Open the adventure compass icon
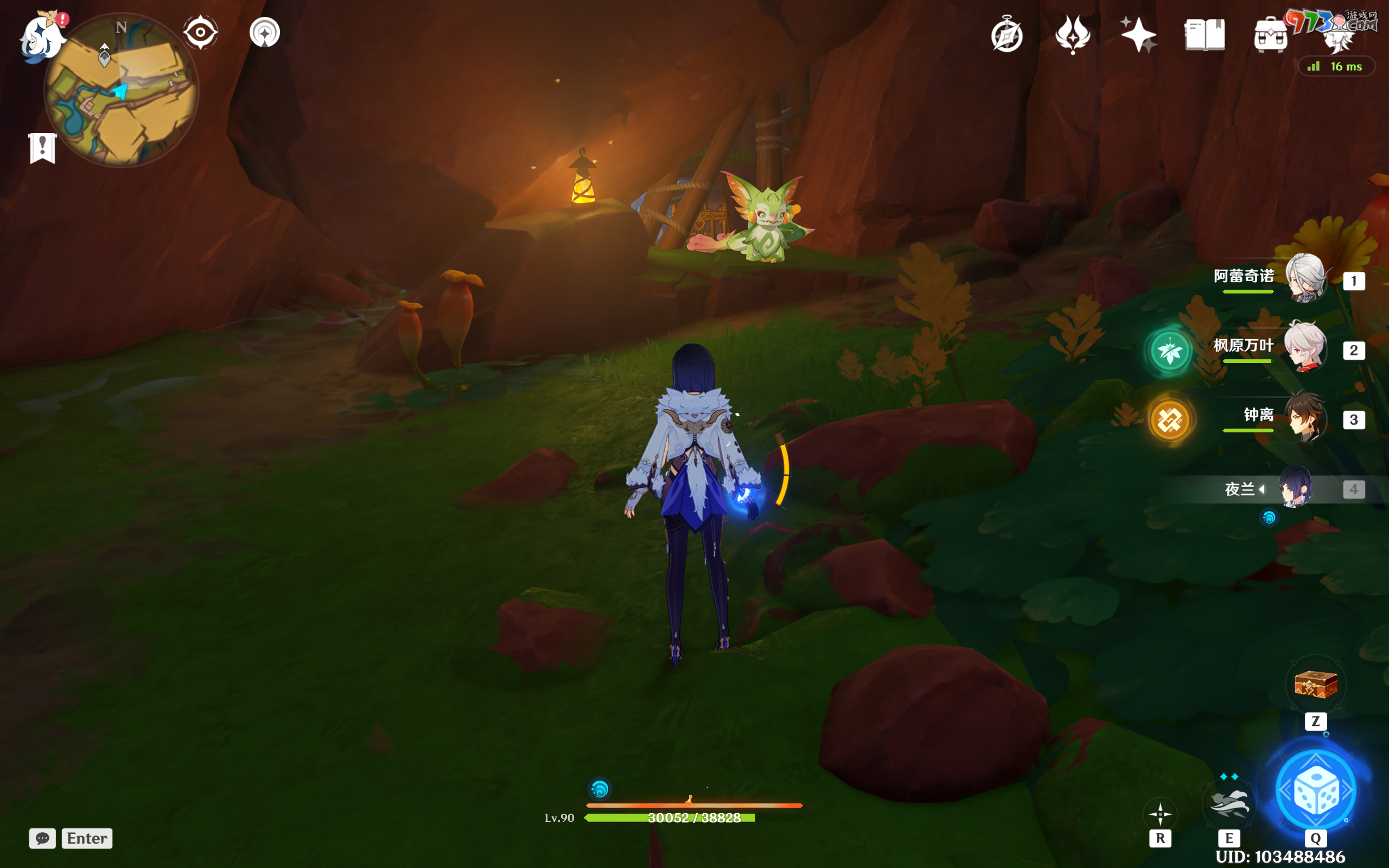The width and height of the screenshot is (1389, 868). click(1006, 36)
